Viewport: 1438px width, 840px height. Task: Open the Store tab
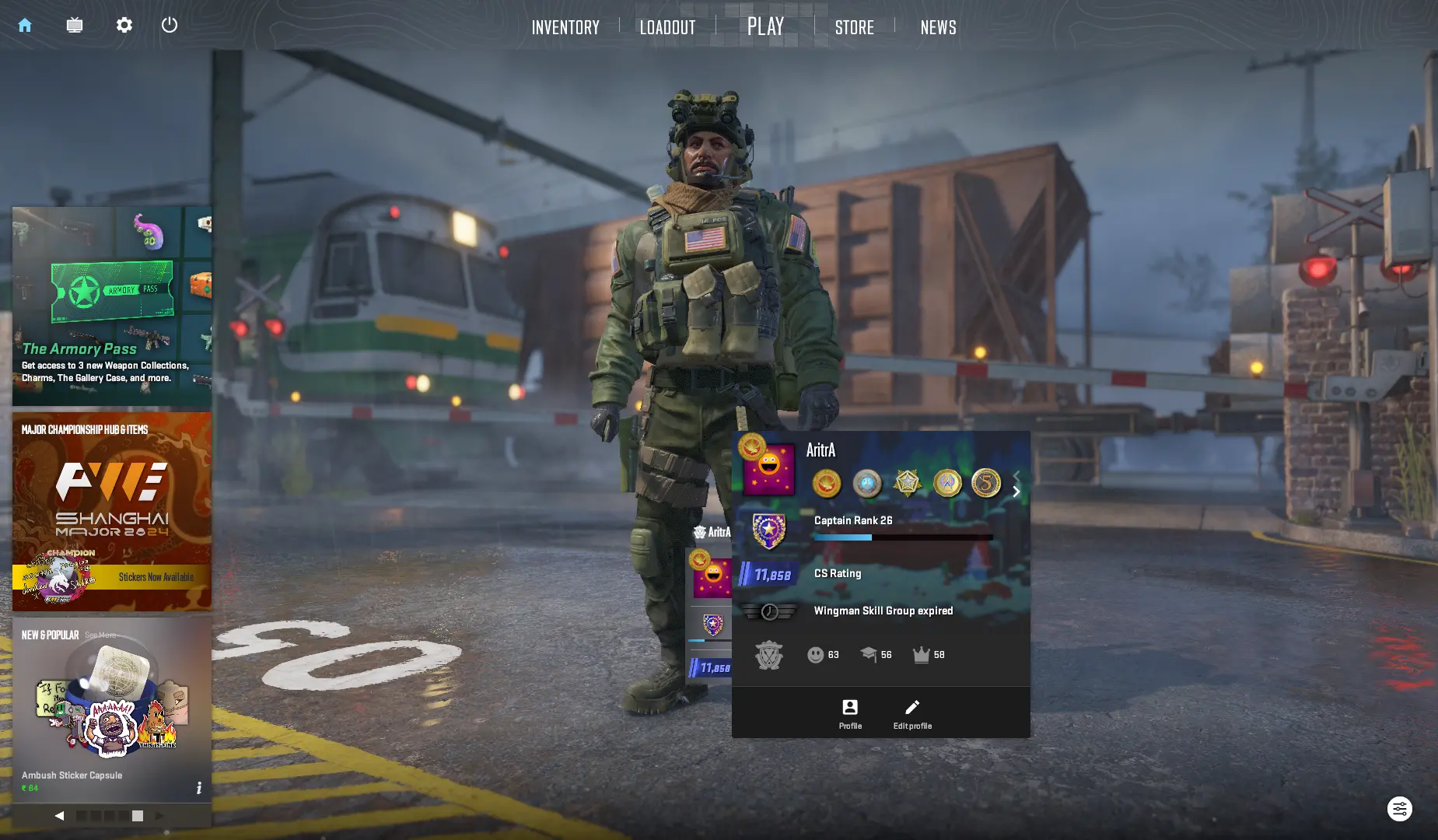coord(854,28)
